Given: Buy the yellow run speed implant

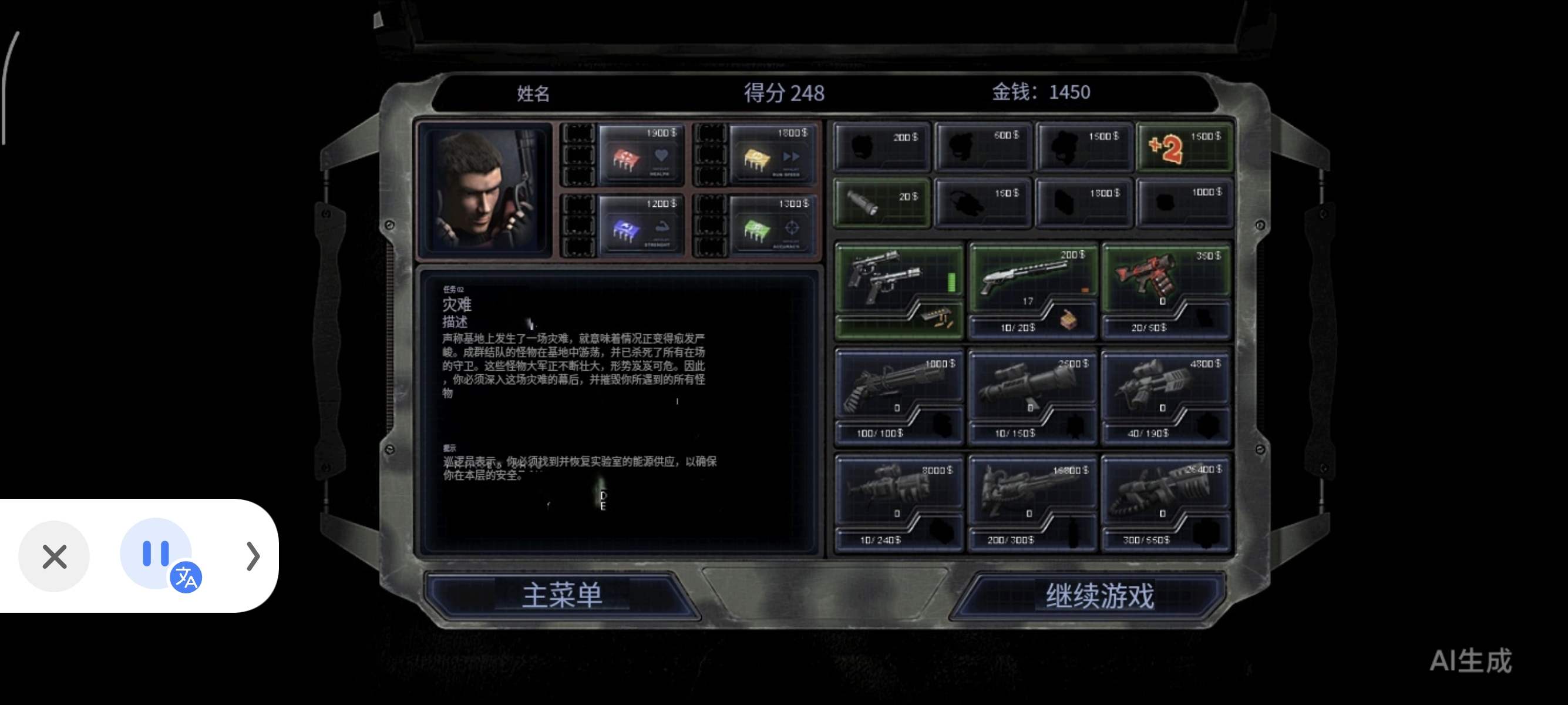Looking at the screenshot, I should coord(772,155).
